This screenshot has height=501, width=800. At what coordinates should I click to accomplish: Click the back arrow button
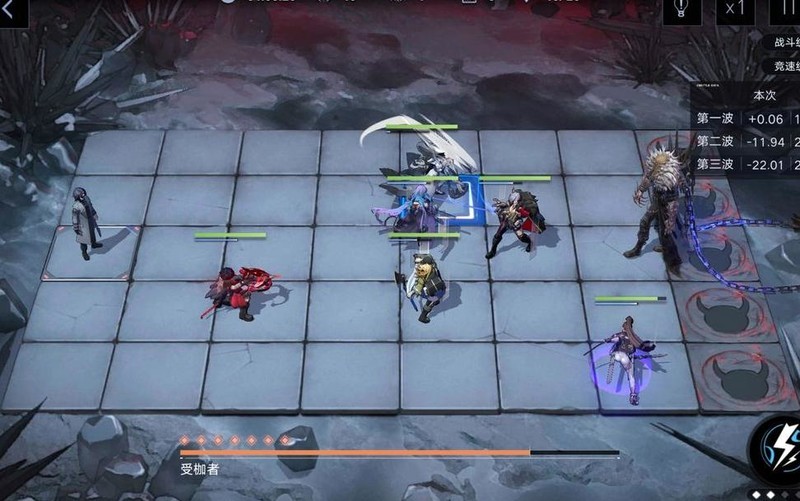[x=12, y=9]
